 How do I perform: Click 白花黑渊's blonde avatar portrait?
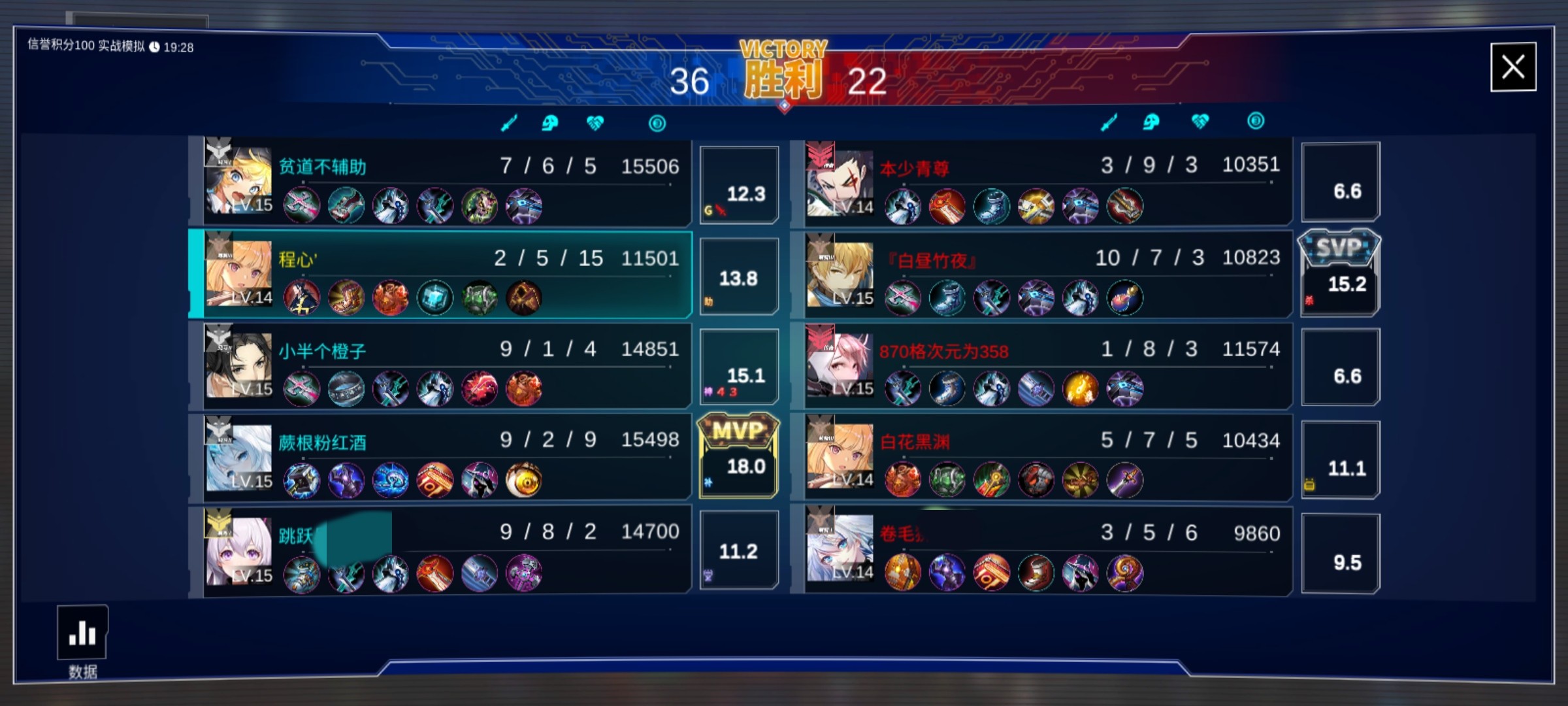tap(840, 456)
